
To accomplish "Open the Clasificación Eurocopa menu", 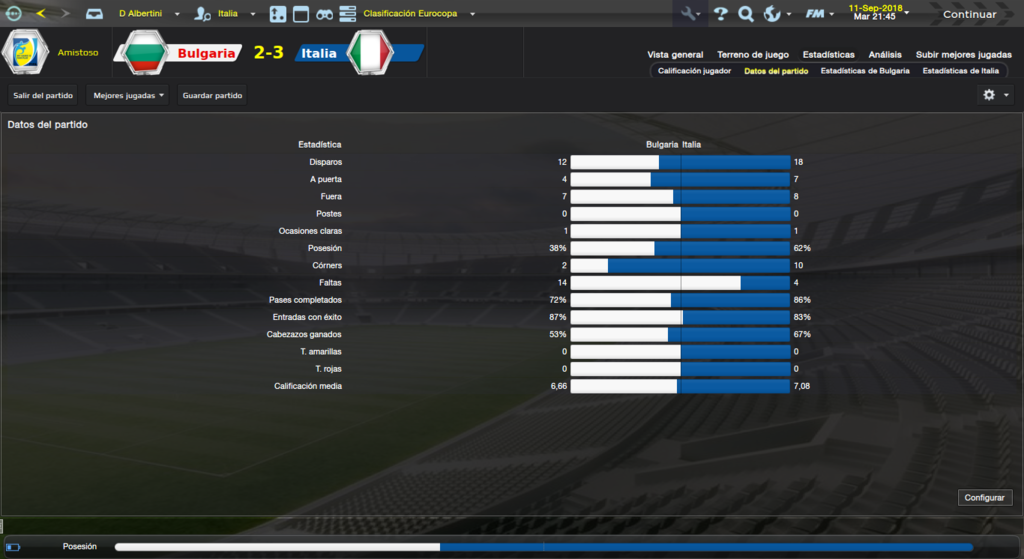I will (419, 14).
